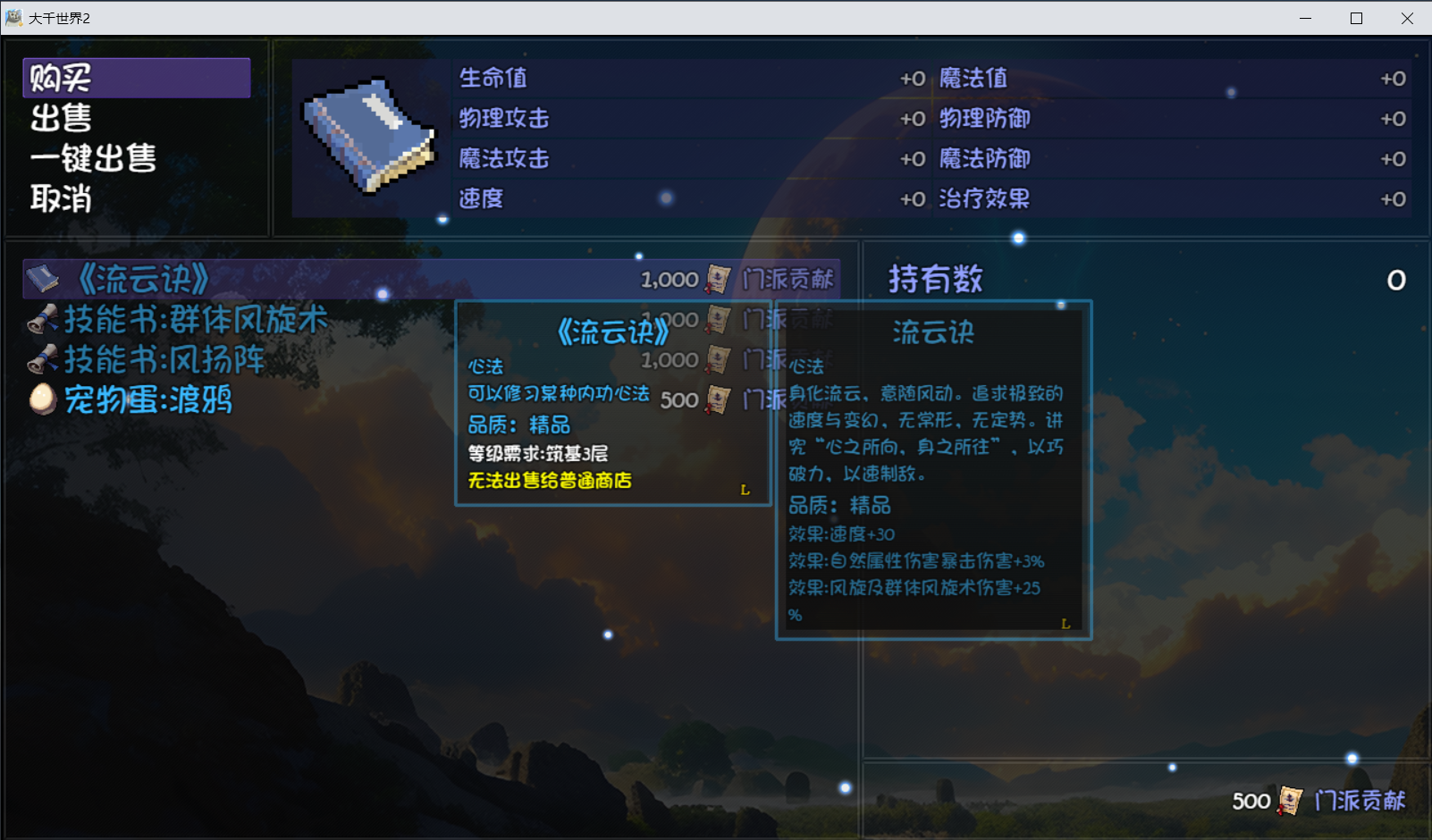The image size is (1432, 840).
Task: Select the 宠物蛋:渡鸦 list entry
Action: click(147, 401)
